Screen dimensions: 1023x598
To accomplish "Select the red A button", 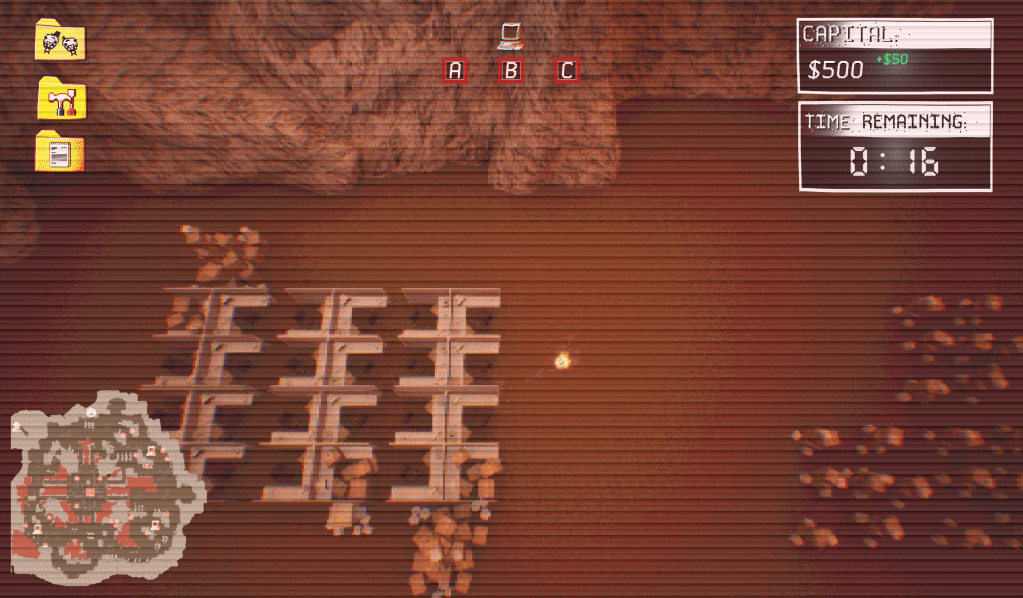I will [455, 71].
